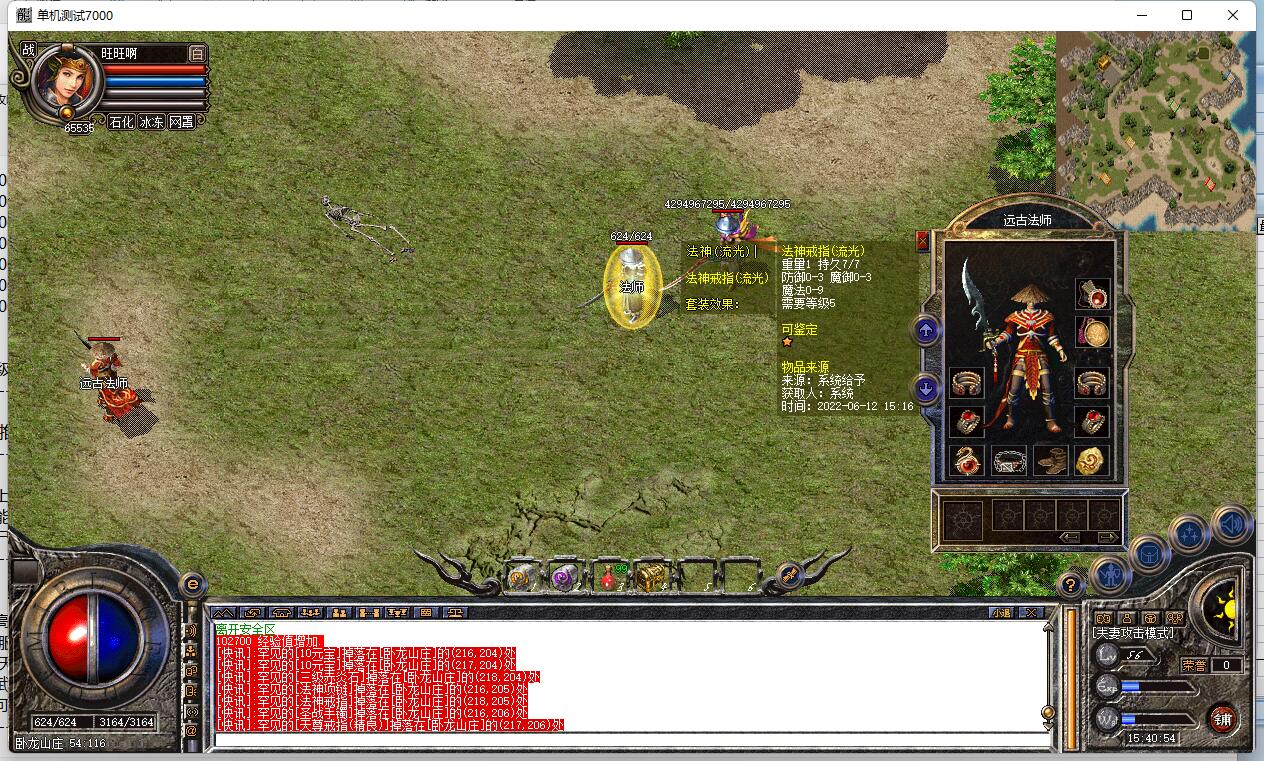The width and height of the screenshot is (1264, 761).
Task: Select the necklace slot with the red gem
Action: pyautogui.click(x=1092, y=295)
